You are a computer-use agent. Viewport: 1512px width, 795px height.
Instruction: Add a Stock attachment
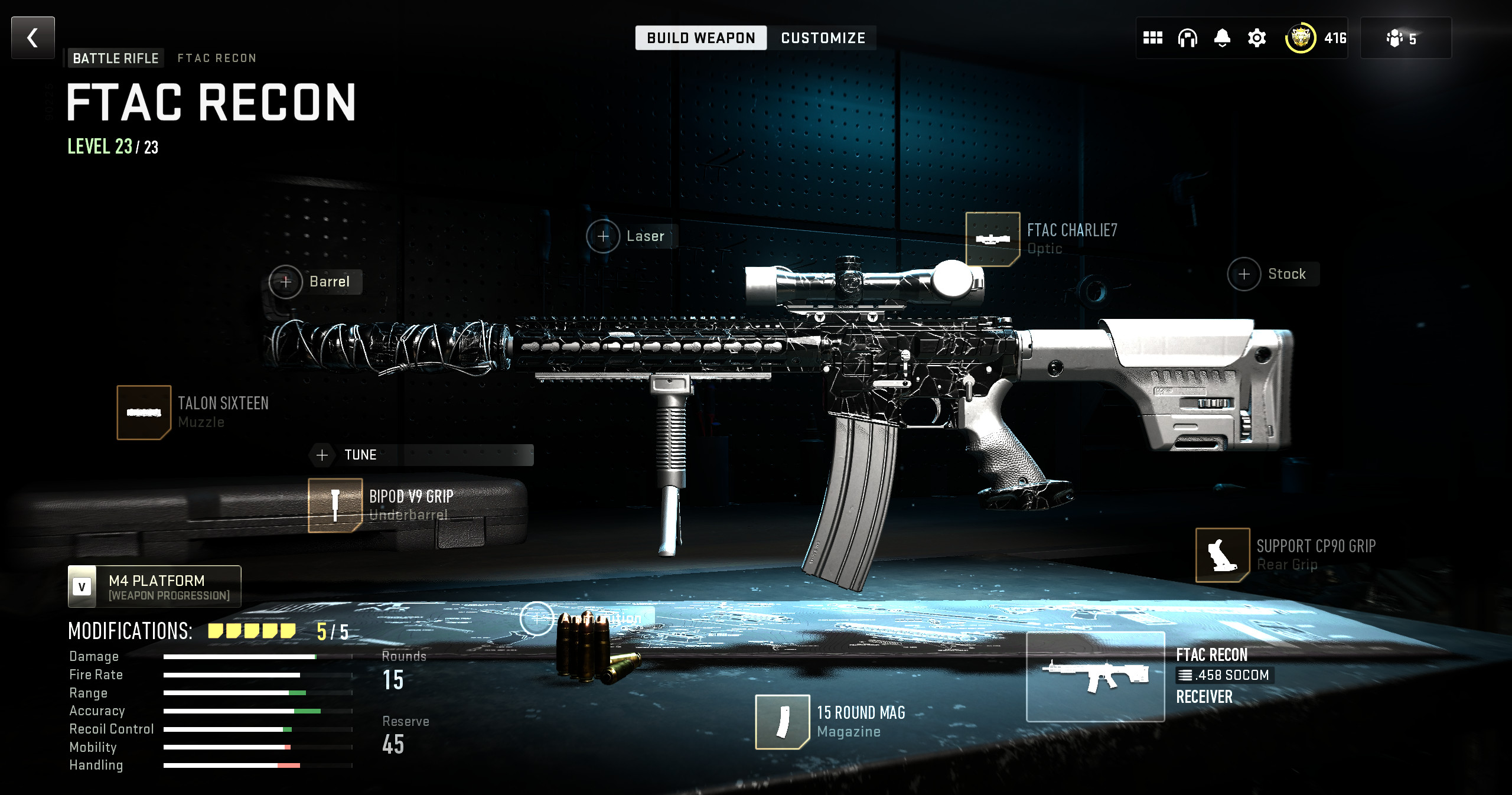[x=1244, y=274]
